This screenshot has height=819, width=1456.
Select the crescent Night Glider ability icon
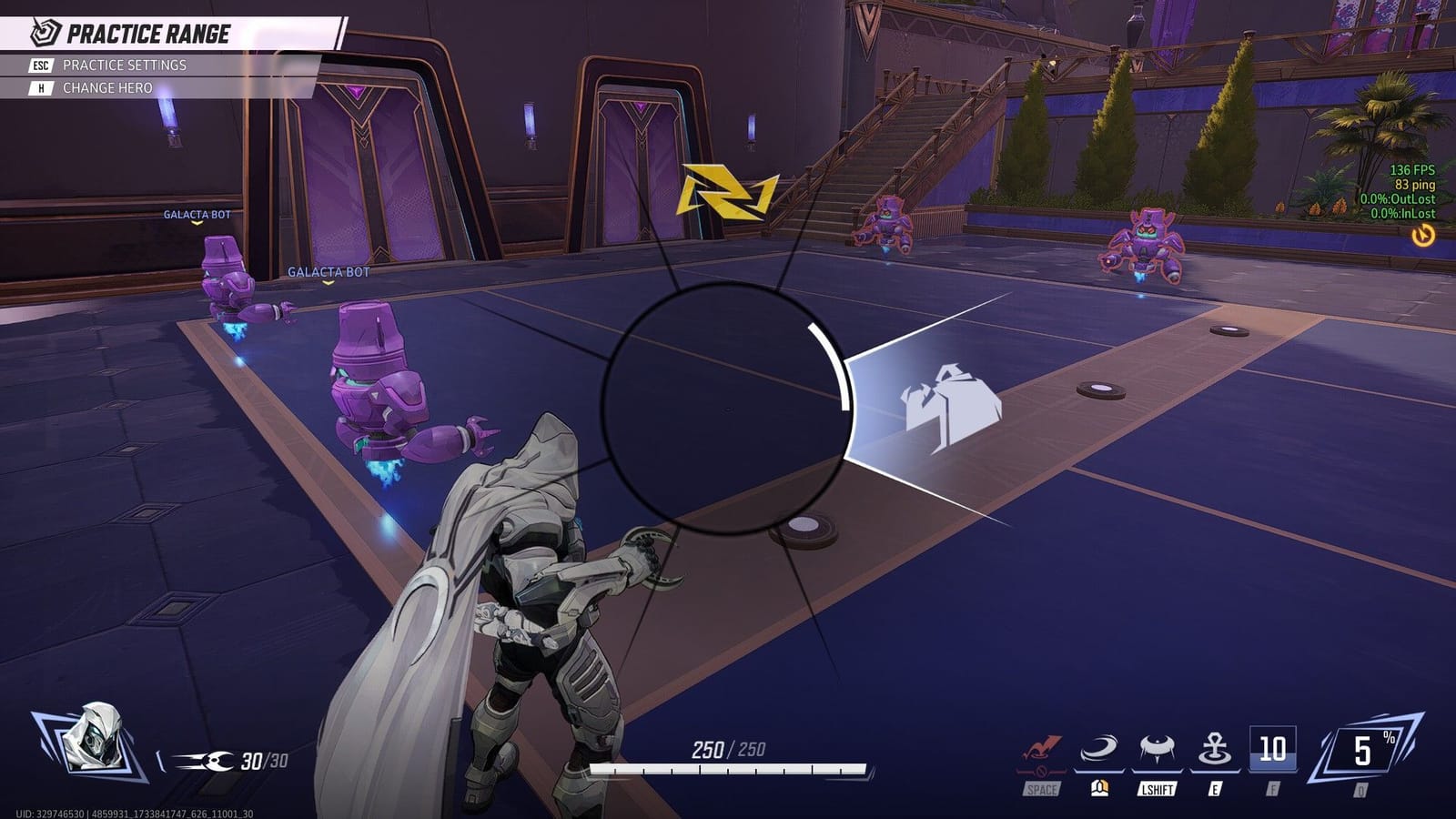1098,748
